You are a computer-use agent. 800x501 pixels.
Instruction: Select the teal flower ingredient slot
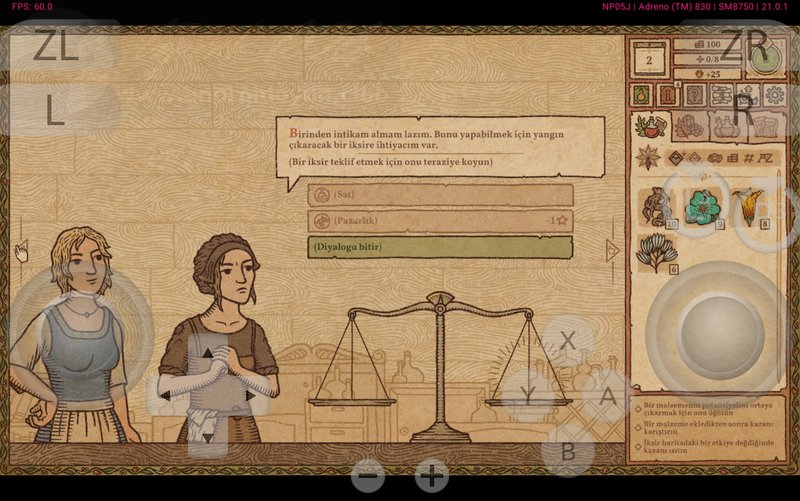coord(702,207)
